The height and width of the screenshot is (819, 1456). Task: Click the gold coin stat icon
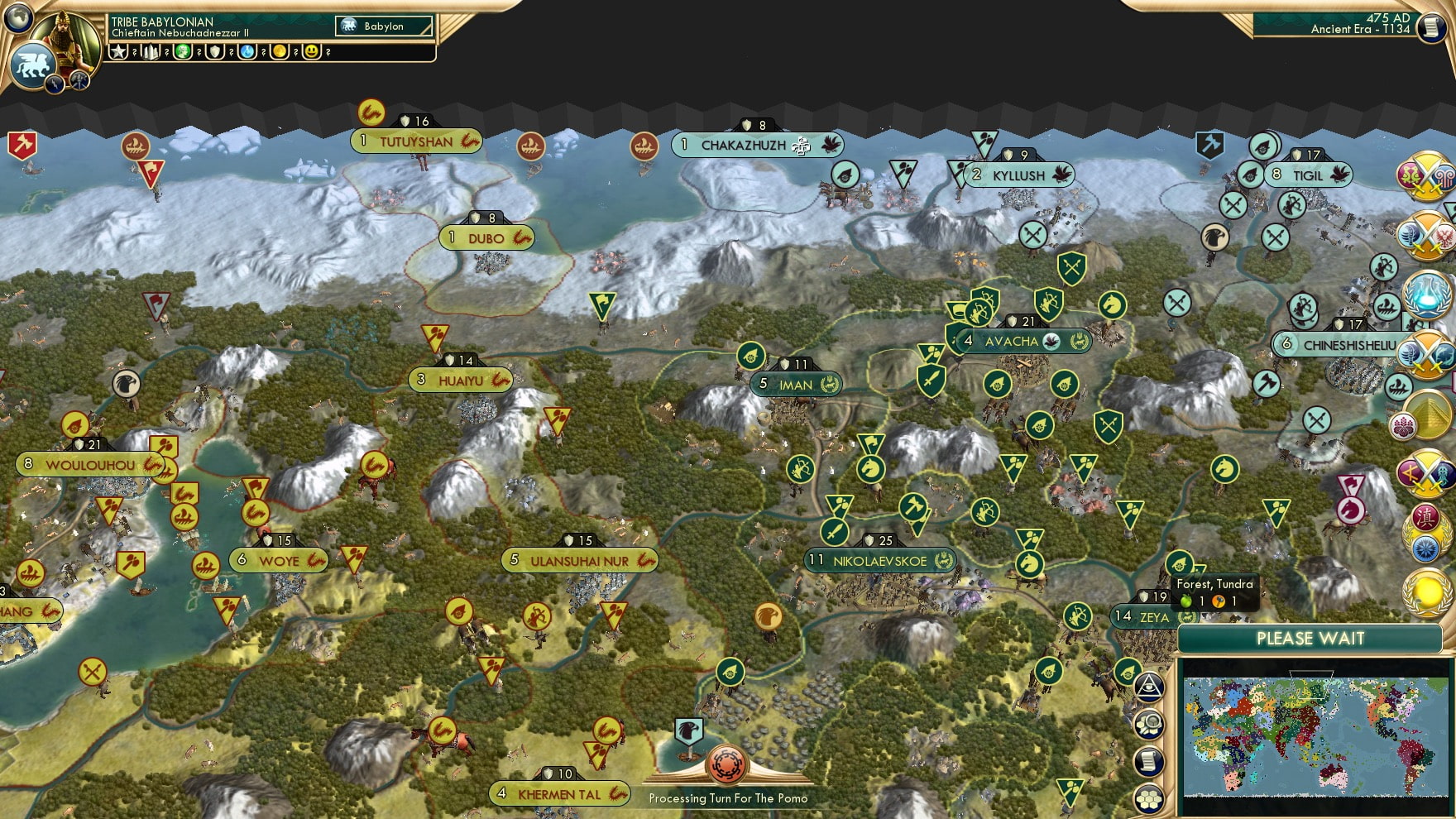(x=277, y=52)
